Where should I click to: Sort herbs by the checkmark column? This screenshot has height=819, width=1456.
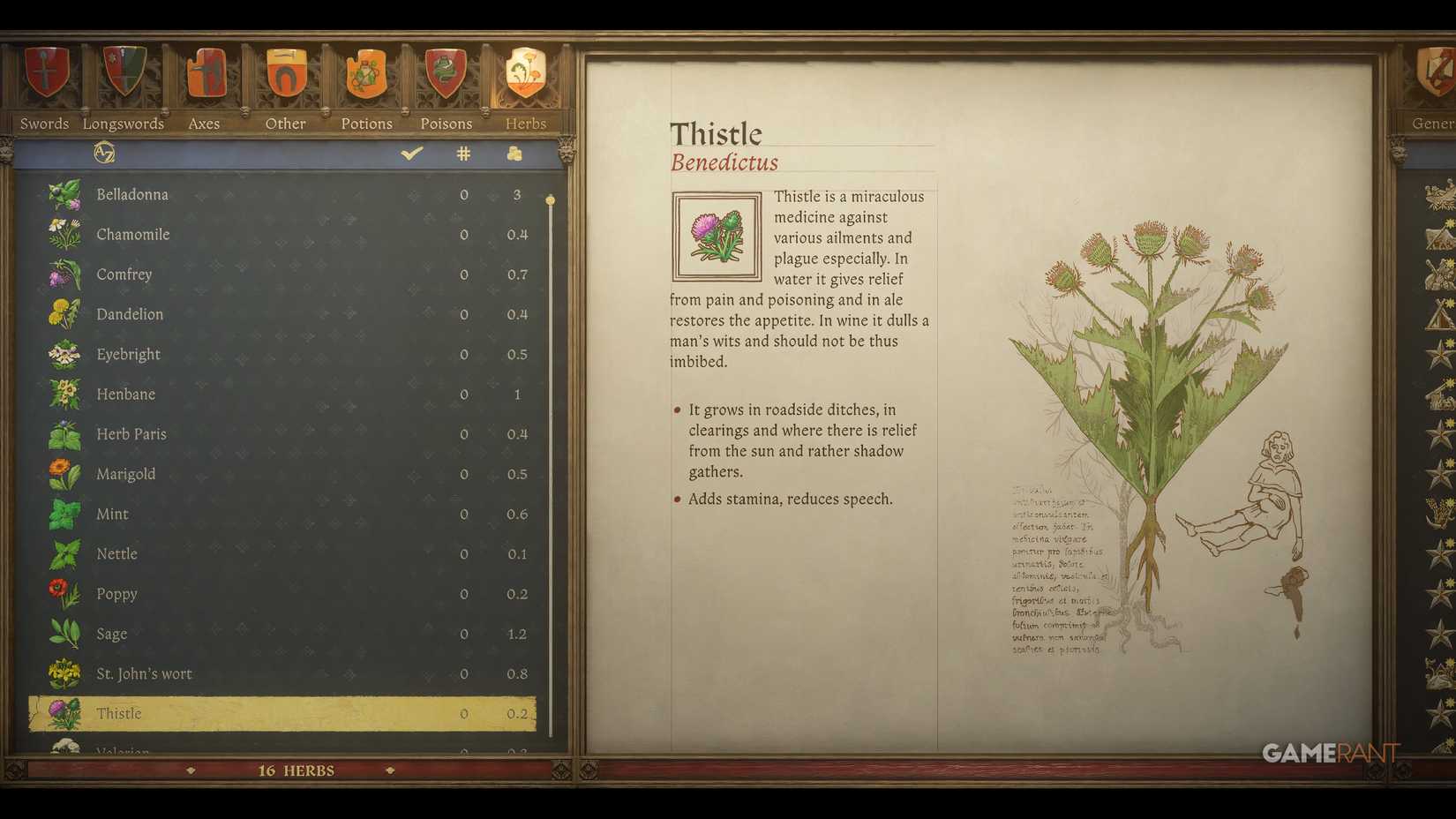click(x=410, y=152)
